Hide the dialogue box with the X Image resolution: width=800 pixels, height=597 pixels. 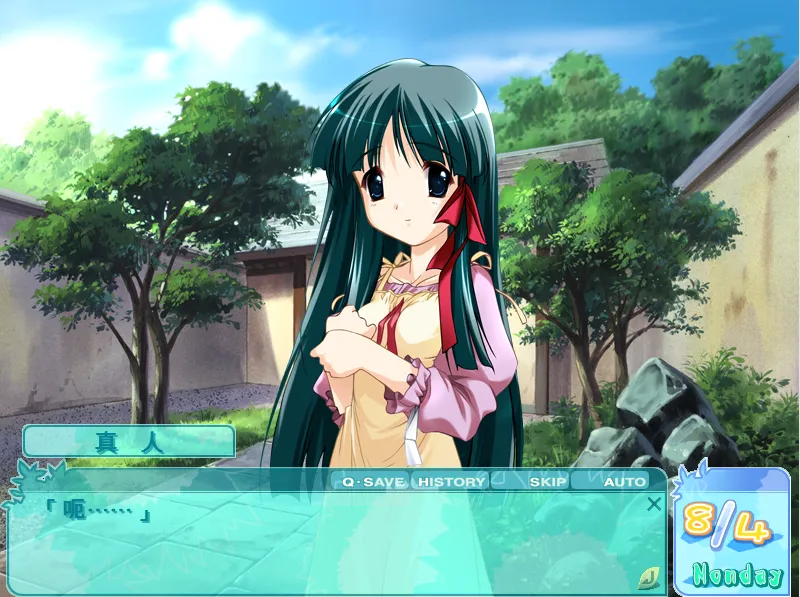coord(654,504)
